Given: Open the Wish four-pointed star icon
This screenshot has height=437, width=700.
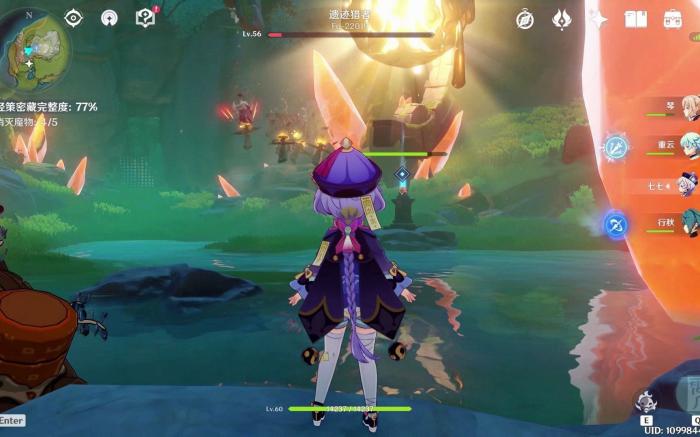Looking at the screenshot, I should 598,19.
